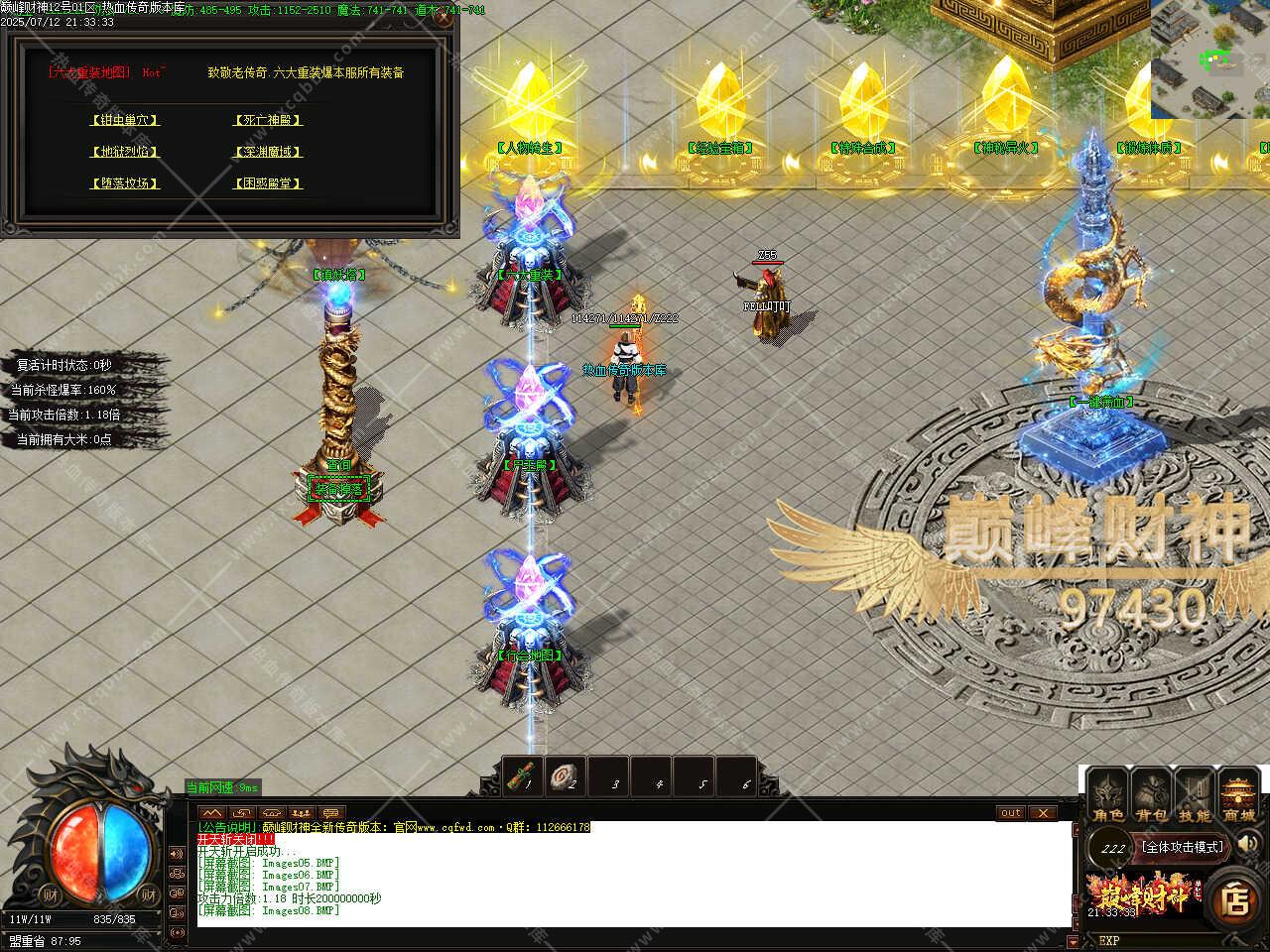This screenshot has height=952, width=1270.
Task: Select the 钳虫巢穴 map link
Action: (125, 120)
